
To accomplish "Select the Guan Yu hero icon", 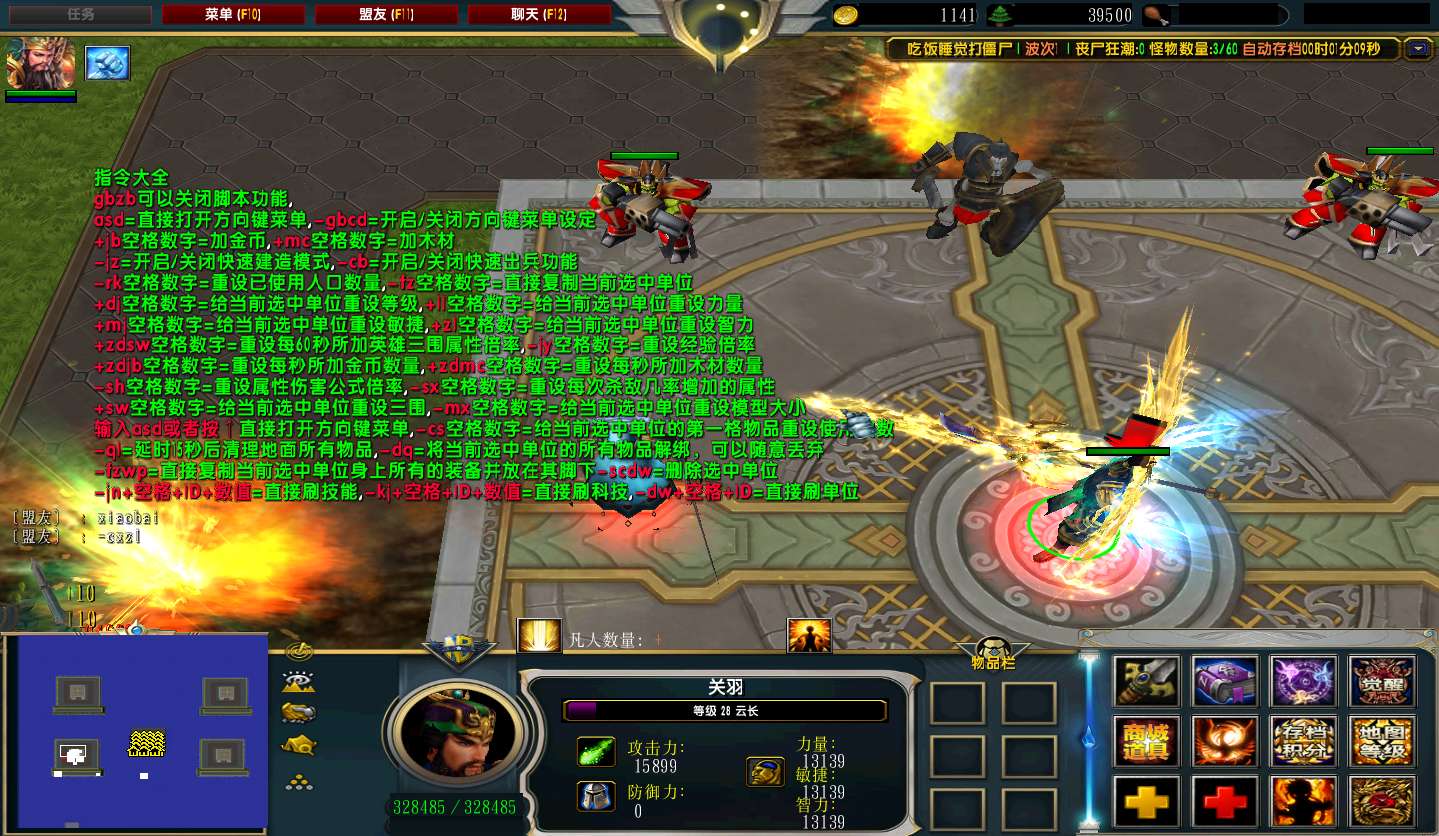I will point(40,63).
